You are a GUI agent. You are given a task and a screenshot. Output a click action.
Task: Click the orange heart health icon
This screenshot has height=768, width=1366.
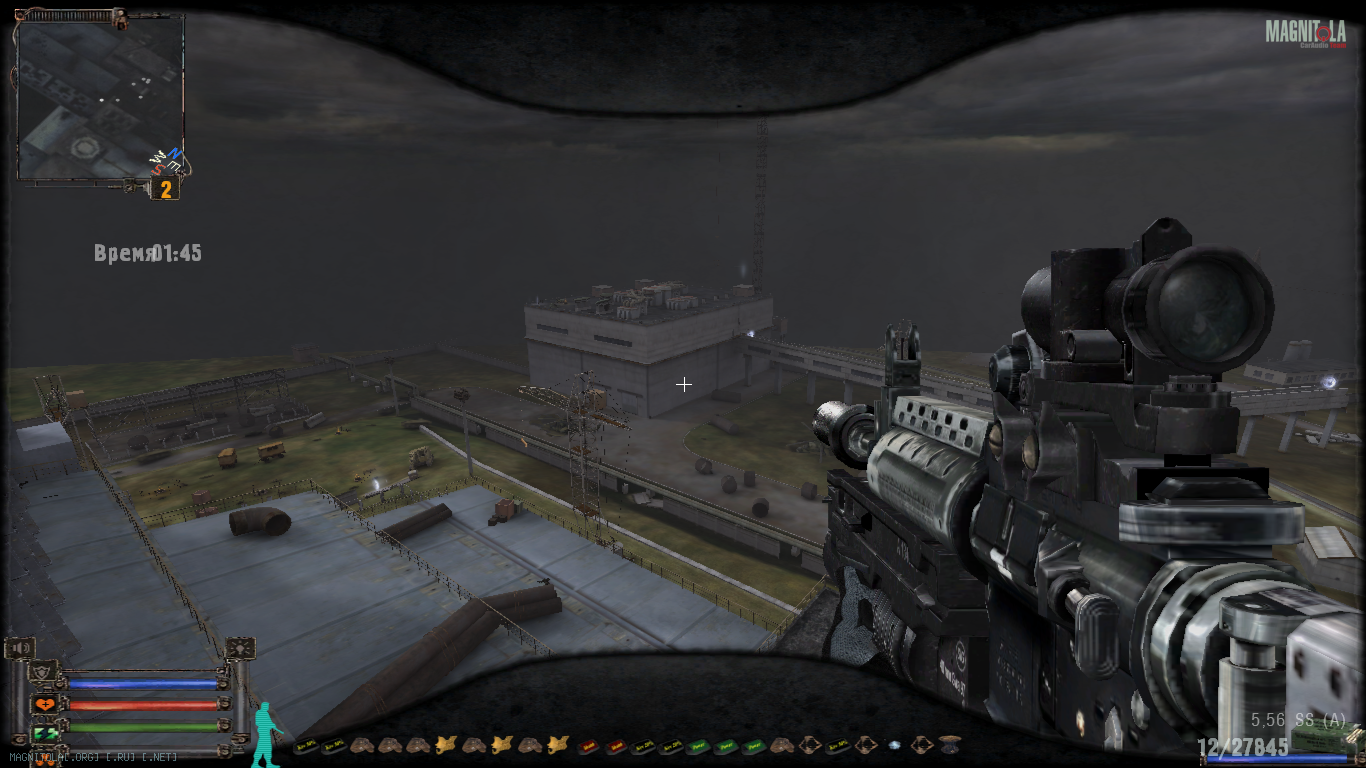(x=45, y=704)
